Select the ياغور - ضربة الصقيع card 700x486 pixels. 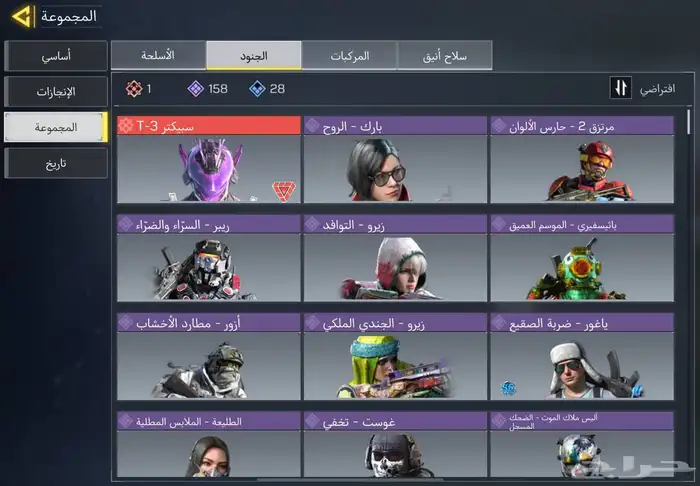582,357
